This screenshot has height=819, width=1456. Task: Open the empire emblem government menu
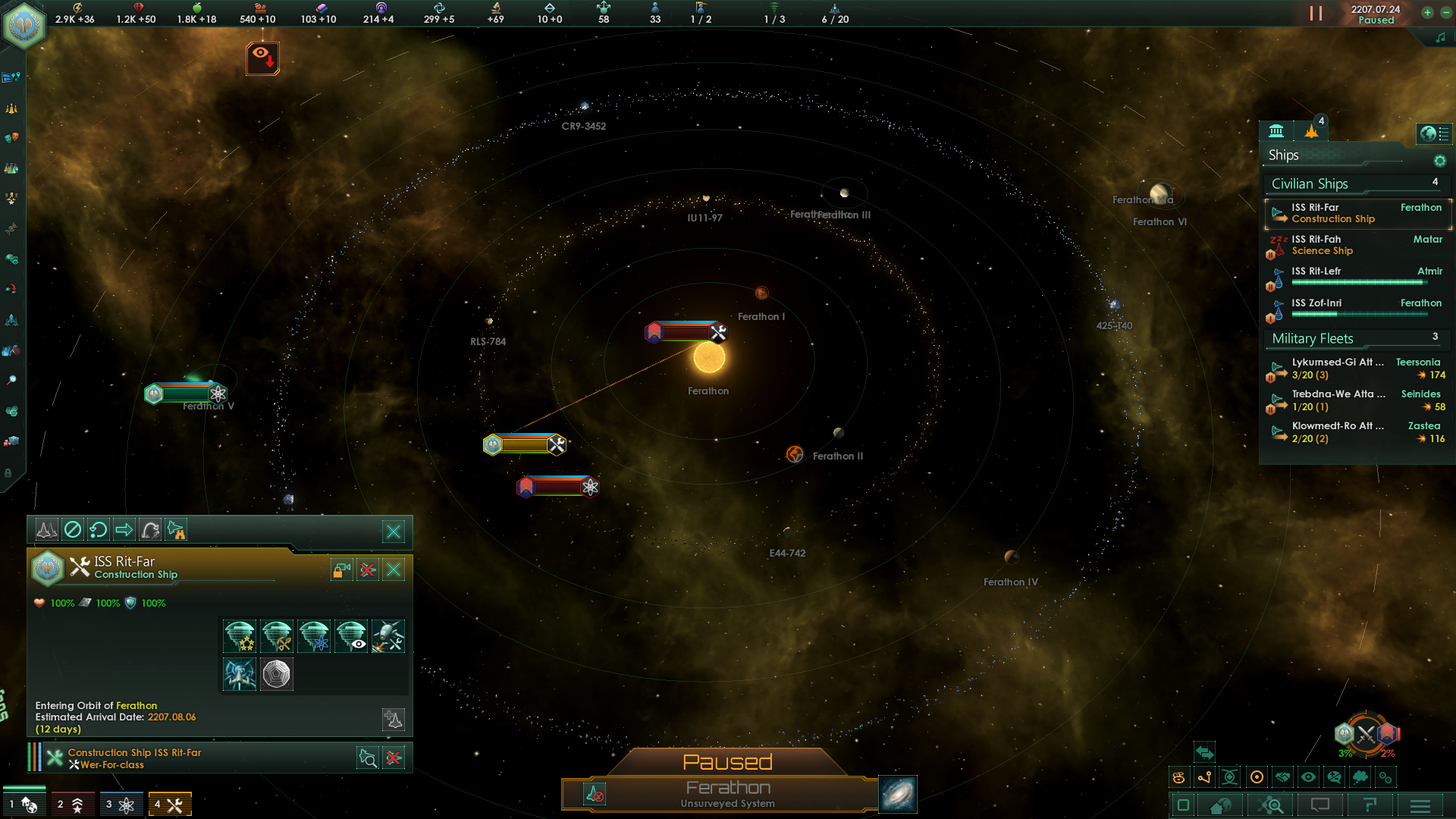25,27
